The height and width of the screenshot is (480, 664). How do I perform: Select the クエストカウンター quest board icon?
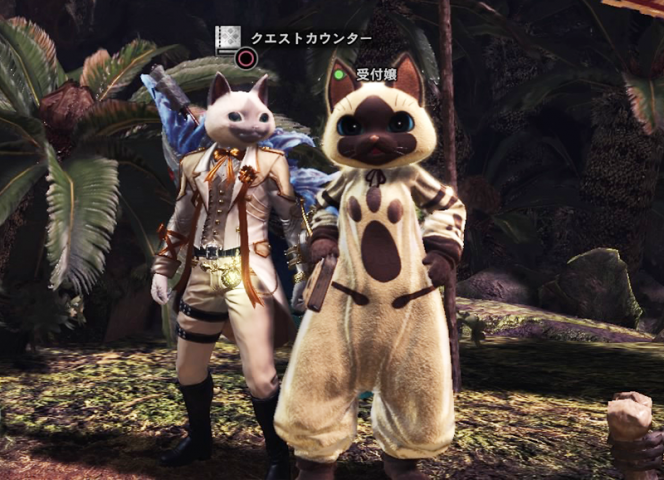pos(229,38)
